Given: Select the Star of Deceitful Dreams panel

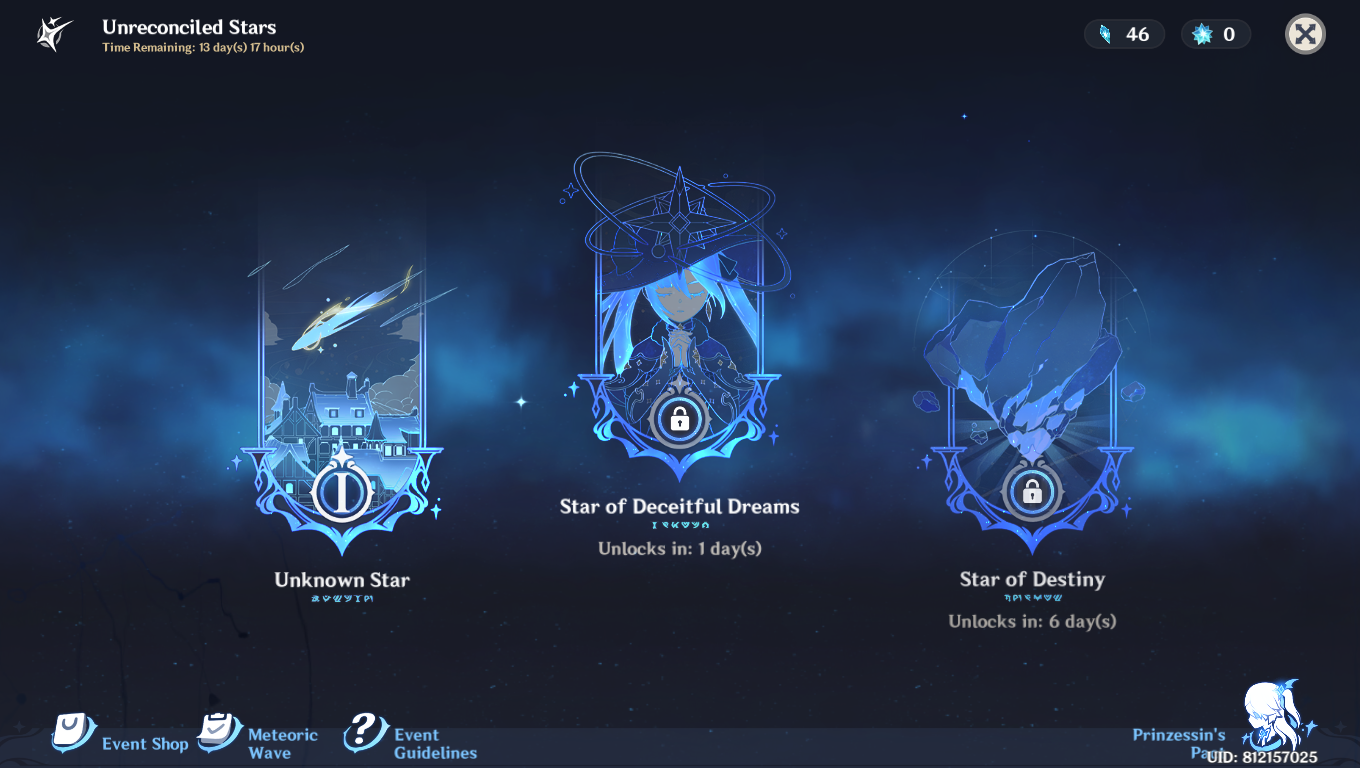Looking at the screenshot, I should click(681, 310).
